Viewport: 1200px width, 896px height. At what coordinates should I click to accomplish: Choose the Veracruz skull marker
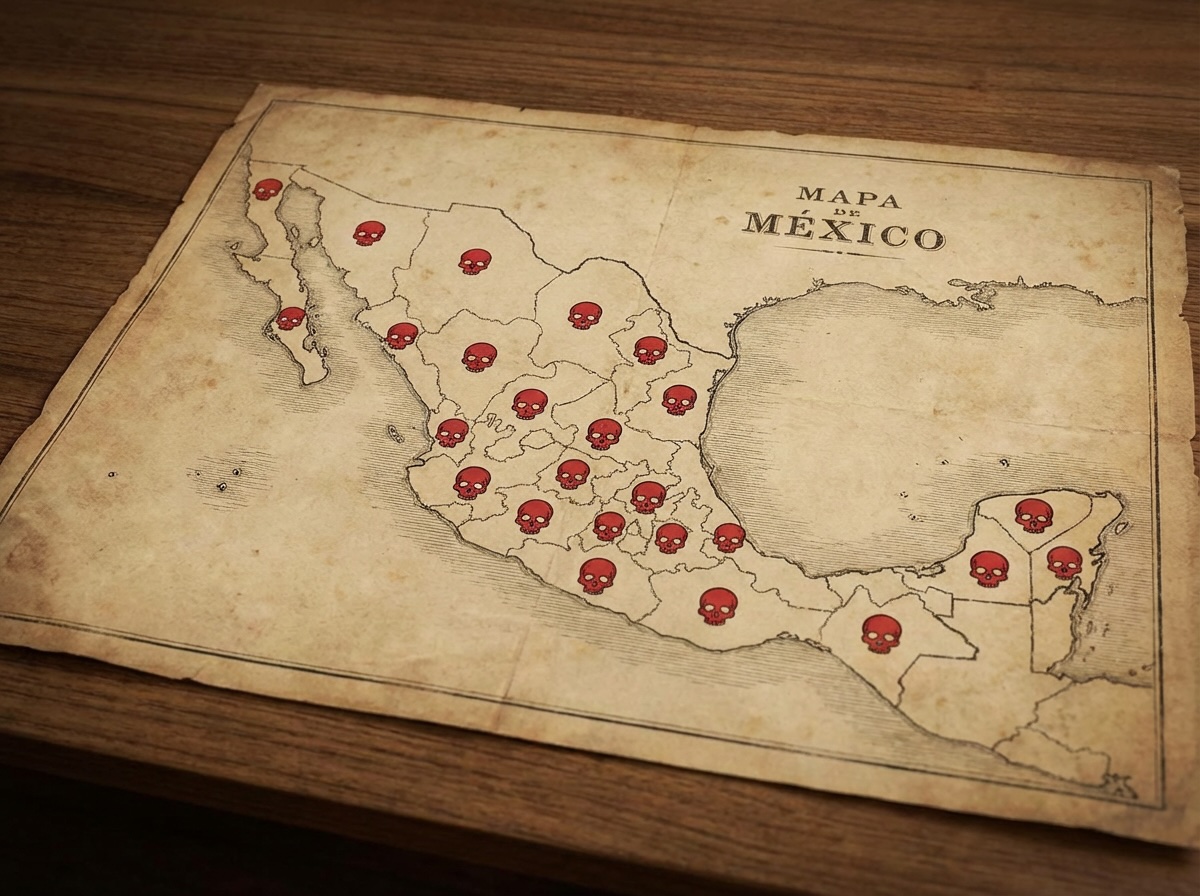coord(729,538)
